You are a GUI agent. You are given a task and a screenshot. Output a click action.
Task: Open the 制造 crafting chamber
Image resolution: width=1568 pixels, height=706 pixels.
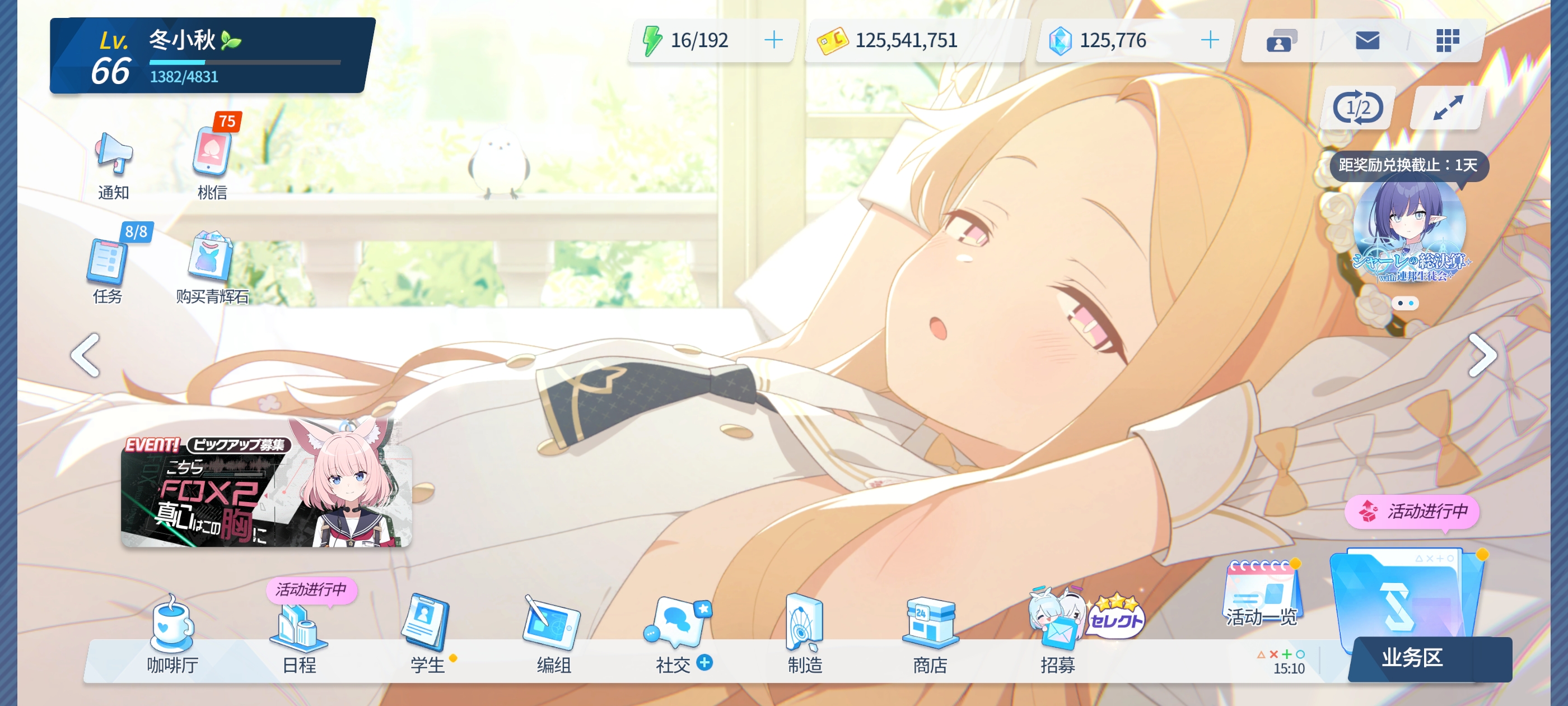tap(806, 628)
